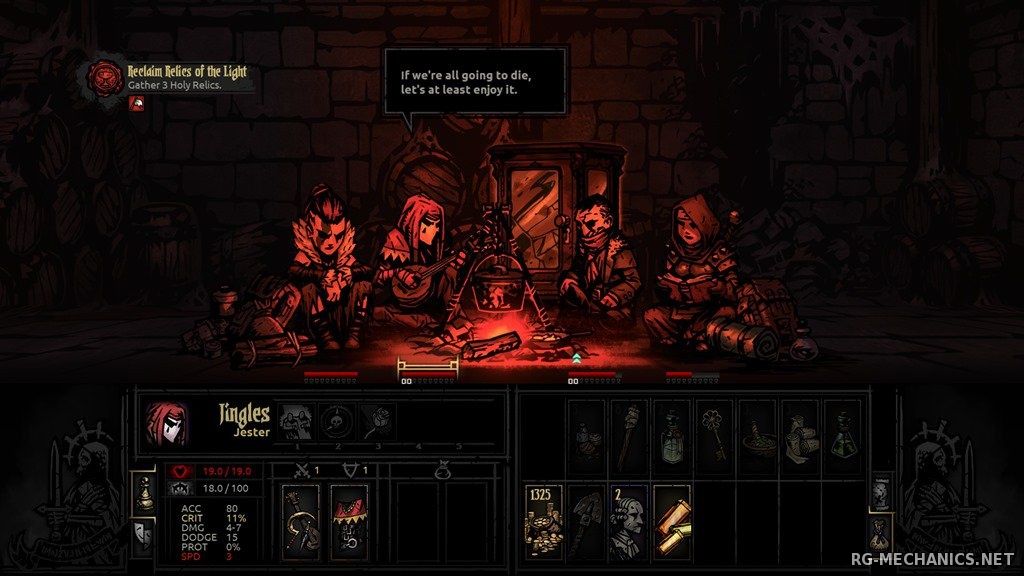
Task: Activate the skull camping skill
Action: [x=337, y=421]
